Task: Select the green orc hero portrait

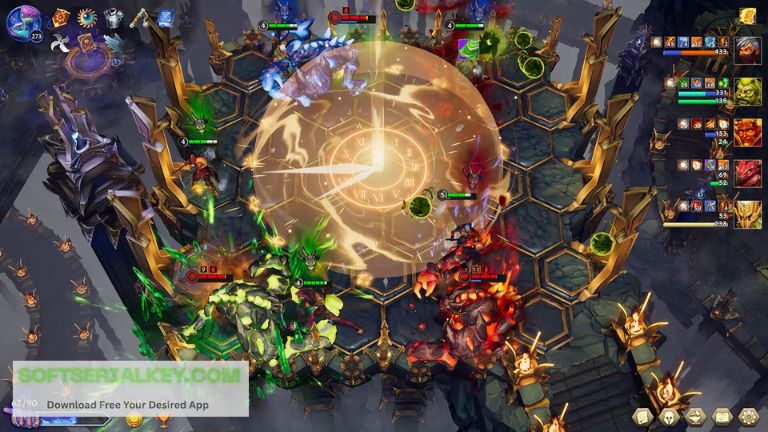Action: (x=747, y=91)
